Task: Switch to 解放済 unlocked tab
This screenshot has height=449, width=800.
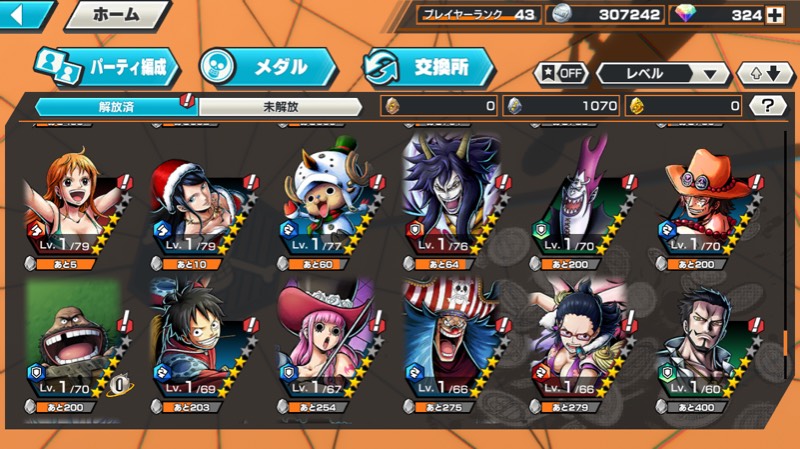Action: tap(116, 105)
